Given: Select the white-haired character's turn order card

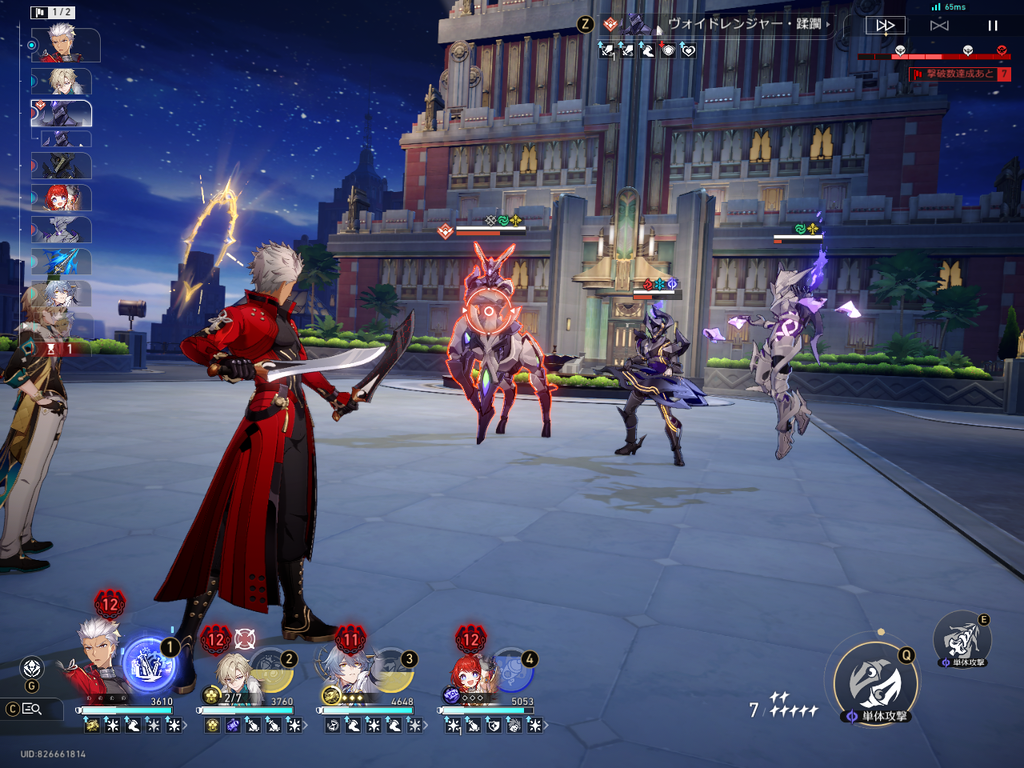Looking at the screenshot, I should click(66, 45).
